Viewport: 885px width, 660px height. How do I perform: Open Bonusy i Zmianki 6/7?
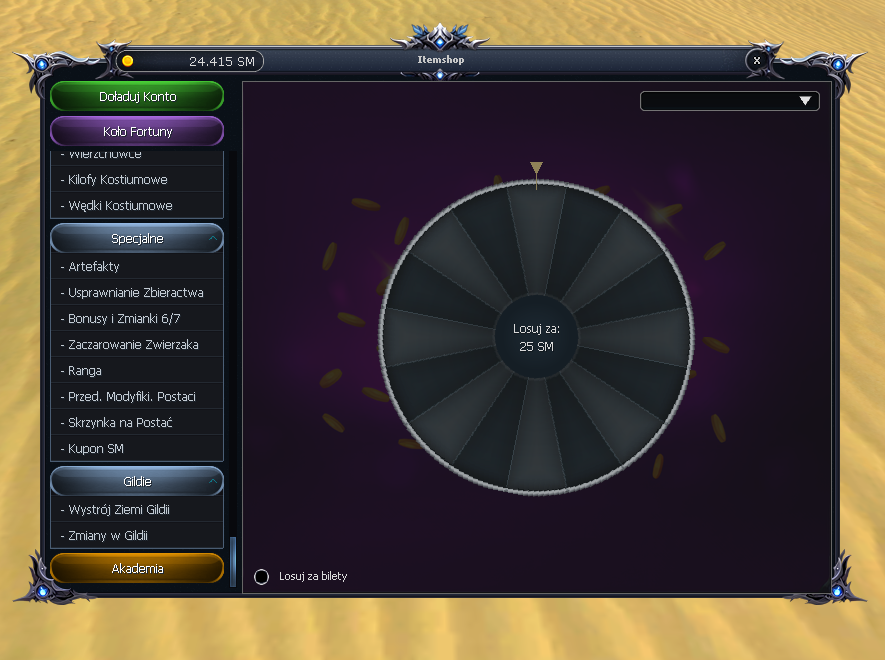pos(124,319)
